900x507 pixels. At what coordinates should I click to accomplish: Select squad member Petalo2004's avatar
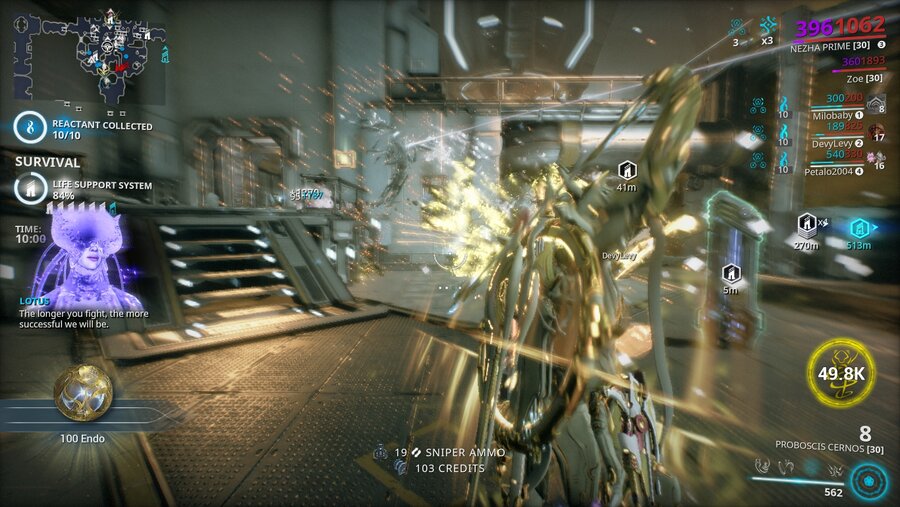pos(876,159)
